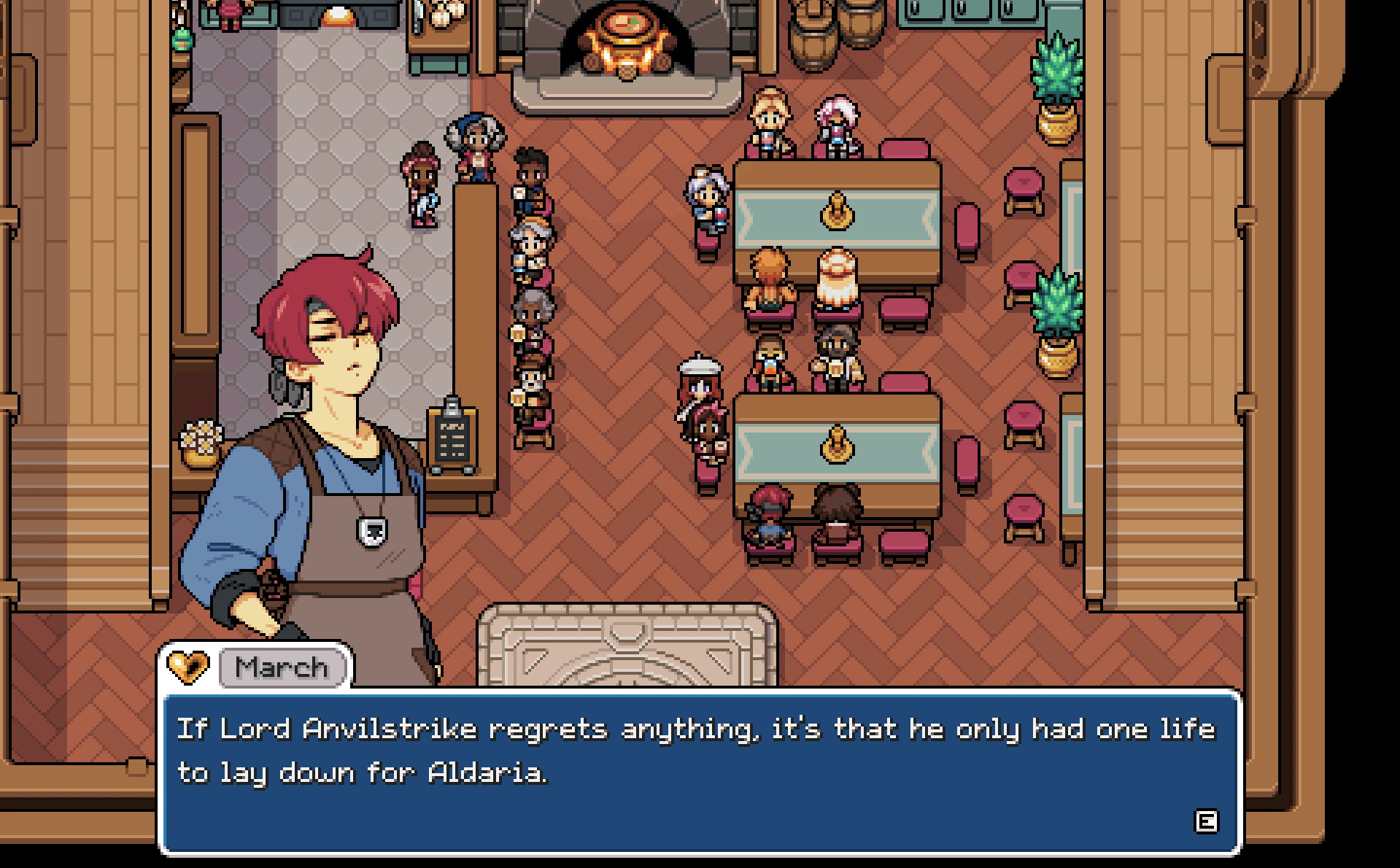
Task: Advance March's dialogue text box
Action: point(1205,821)
